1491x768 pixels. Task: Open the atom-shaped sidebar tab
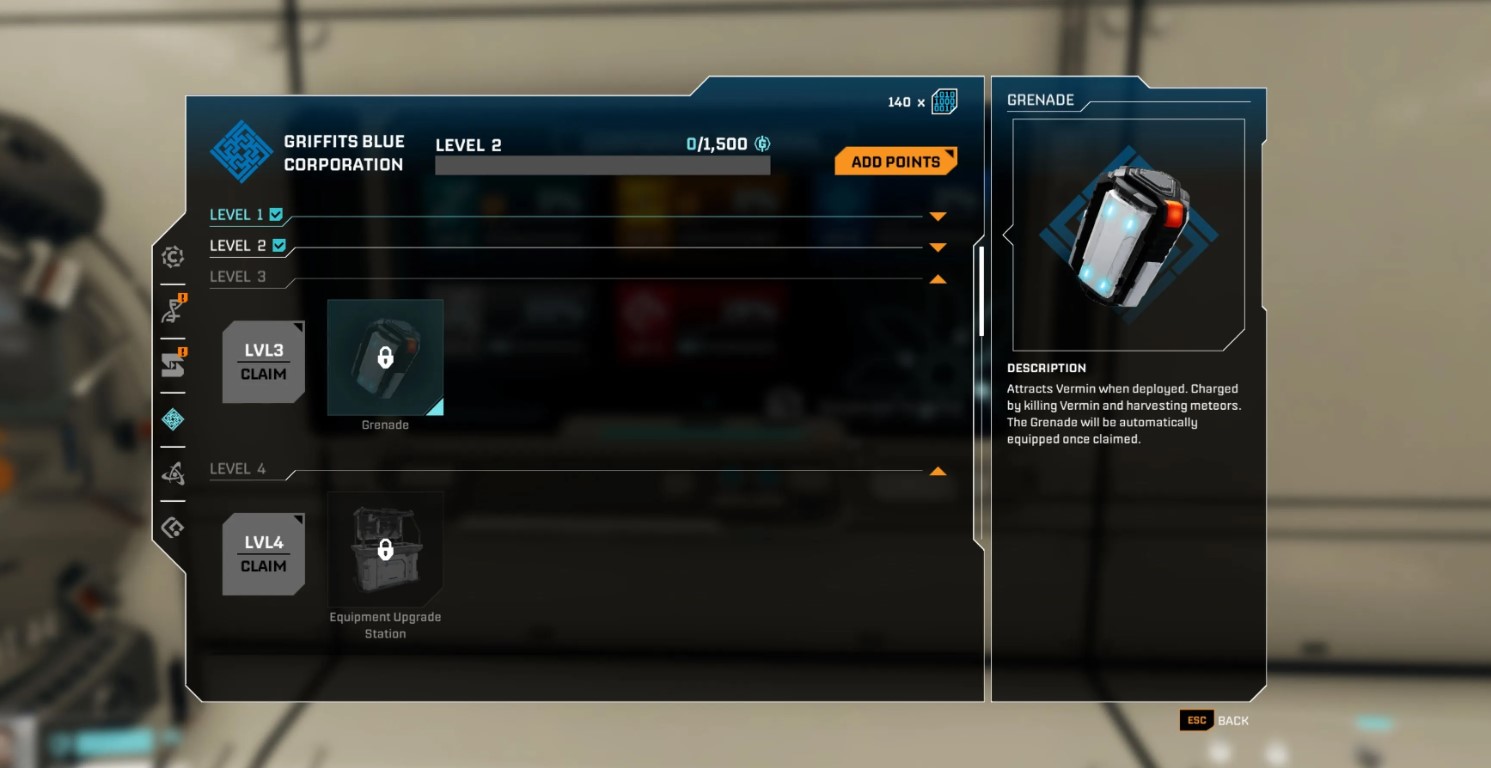point(173,473)
